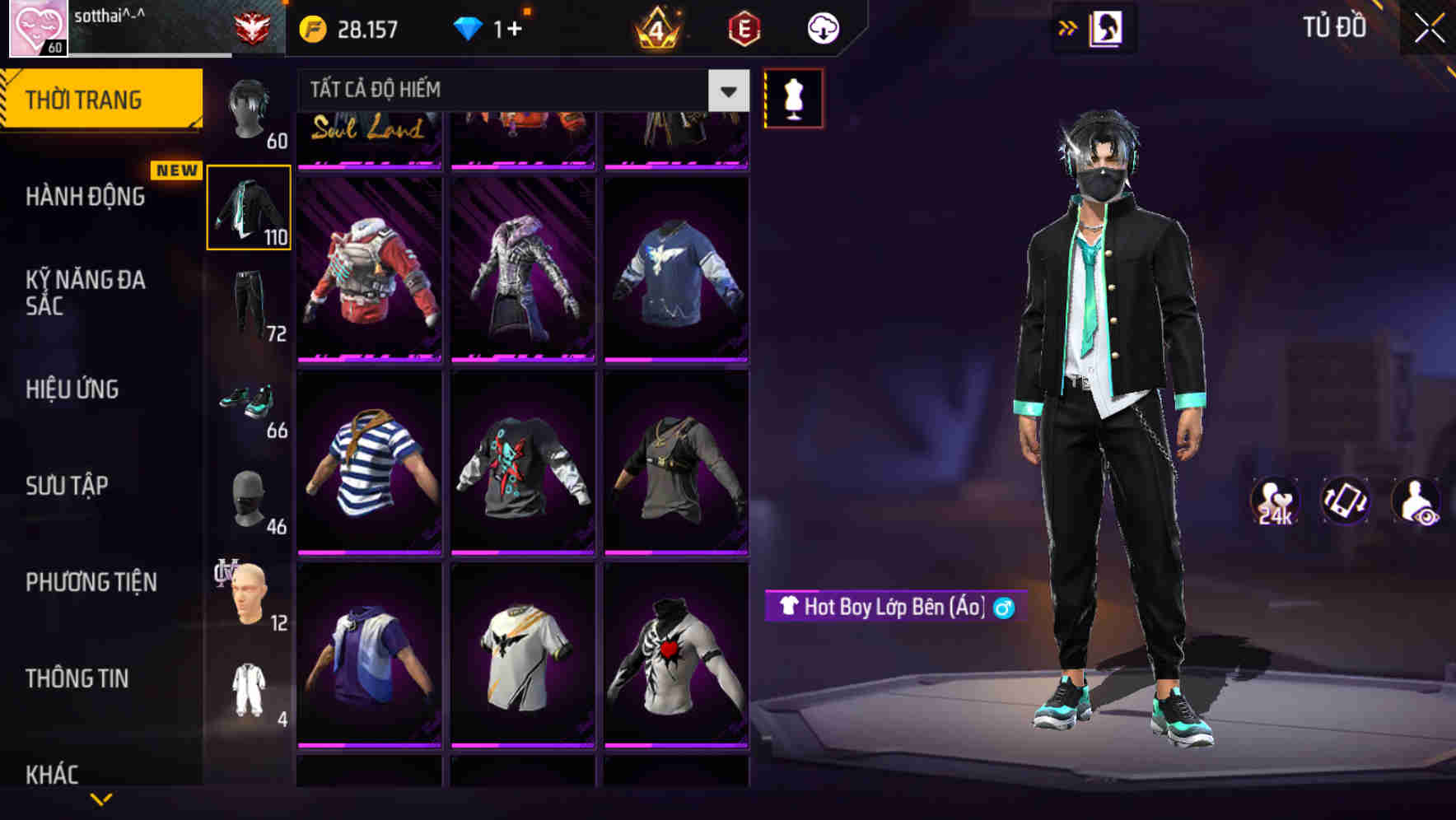Toggle the mannequin display mode icon

(793, 97)
